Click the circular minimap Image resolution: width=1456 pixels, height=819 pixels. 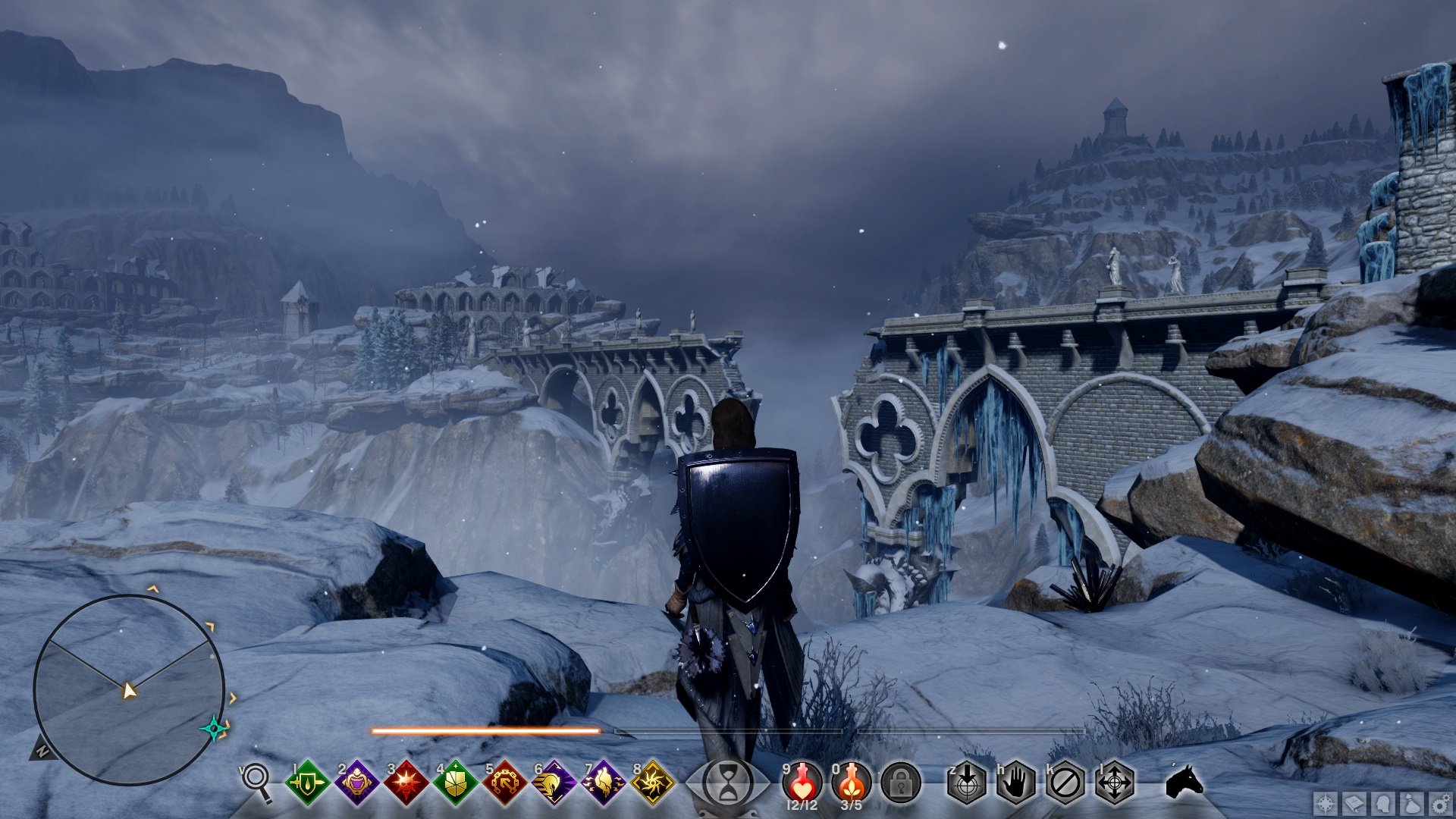129,689
